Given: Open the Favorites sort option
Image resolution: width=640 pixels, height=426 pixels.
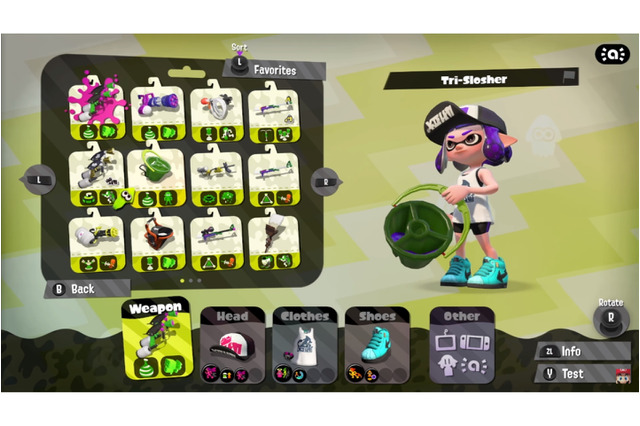Looking at the screenshot, I should pos(272,70).
